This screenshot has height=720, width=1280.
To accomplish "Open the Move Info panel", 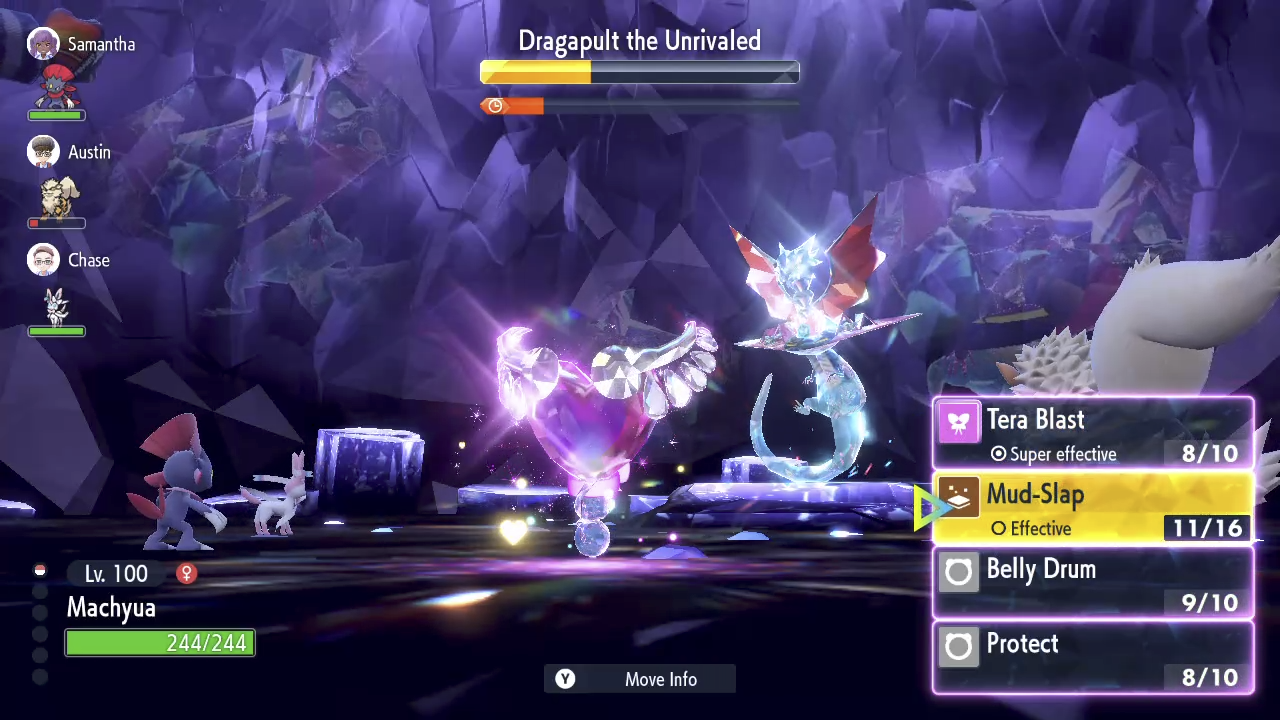I will pyautogui.click(x=640, y=679).
